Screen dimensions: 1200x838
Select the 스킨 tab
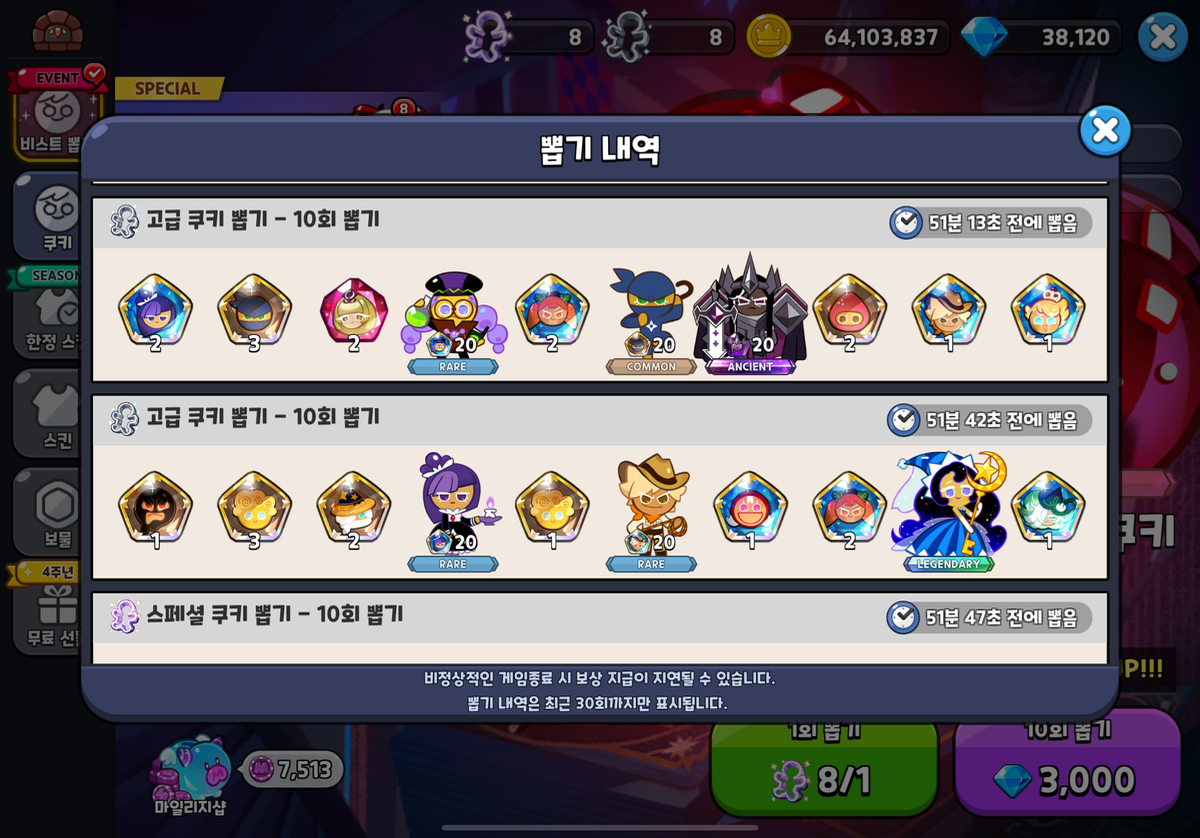click(55, 413)
